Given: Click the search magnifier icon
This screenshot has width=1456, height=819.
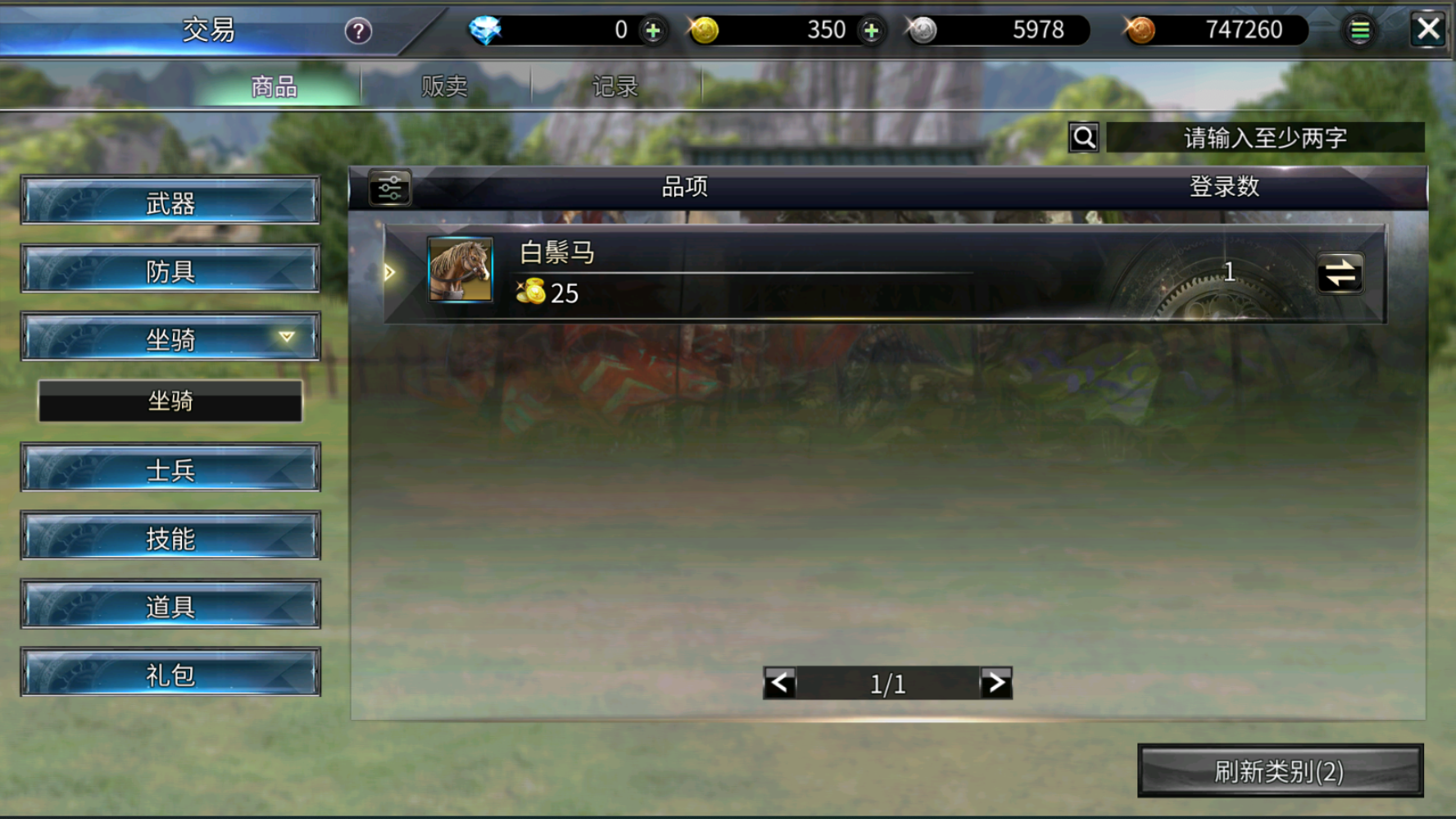Looking at the screenshot, I should (1084, 138).
